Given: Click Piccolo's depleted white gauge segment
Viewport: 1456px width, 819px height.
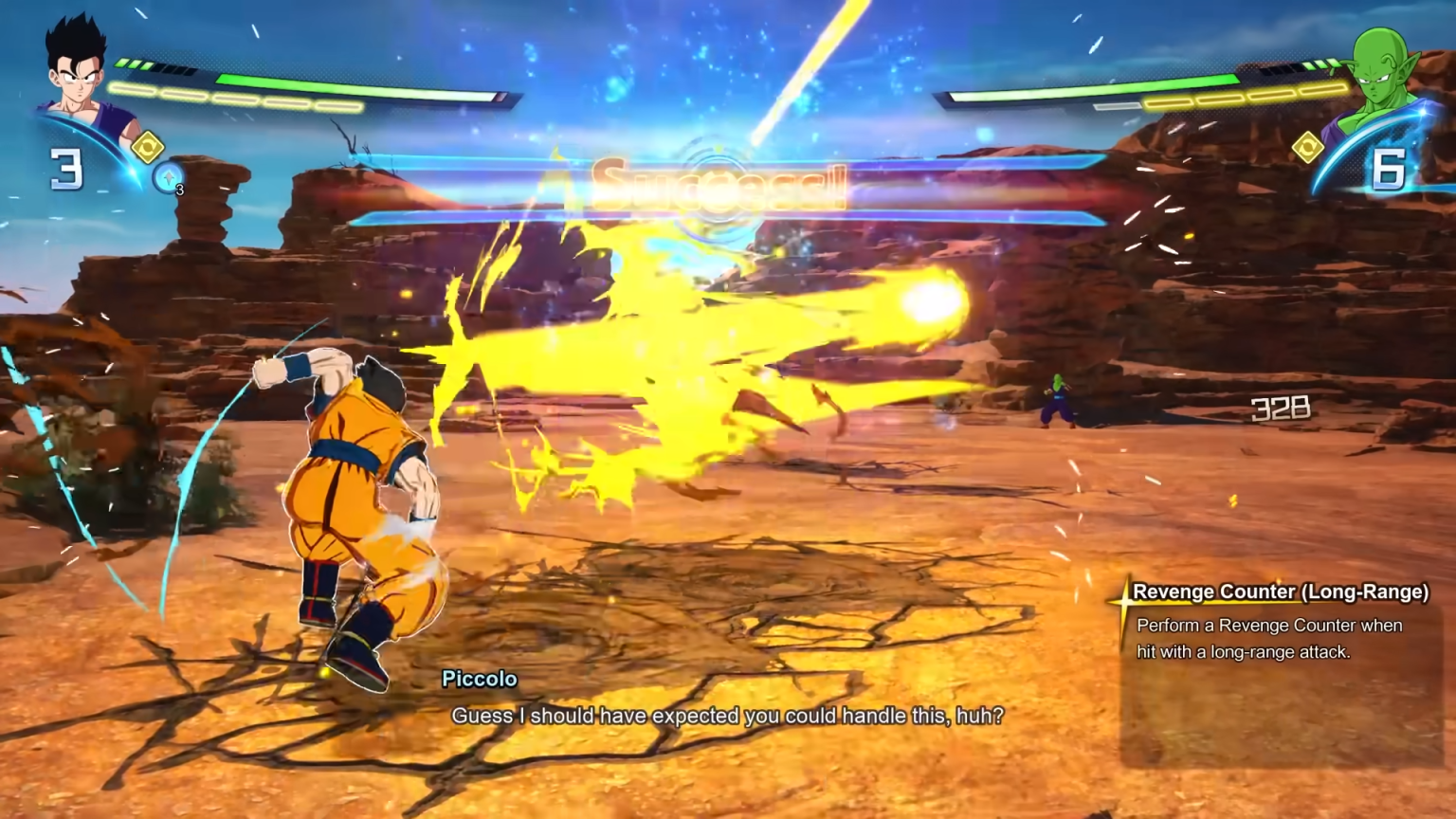Looking at the screenshot, I should pyautogui.click(x=1119, y=107).
